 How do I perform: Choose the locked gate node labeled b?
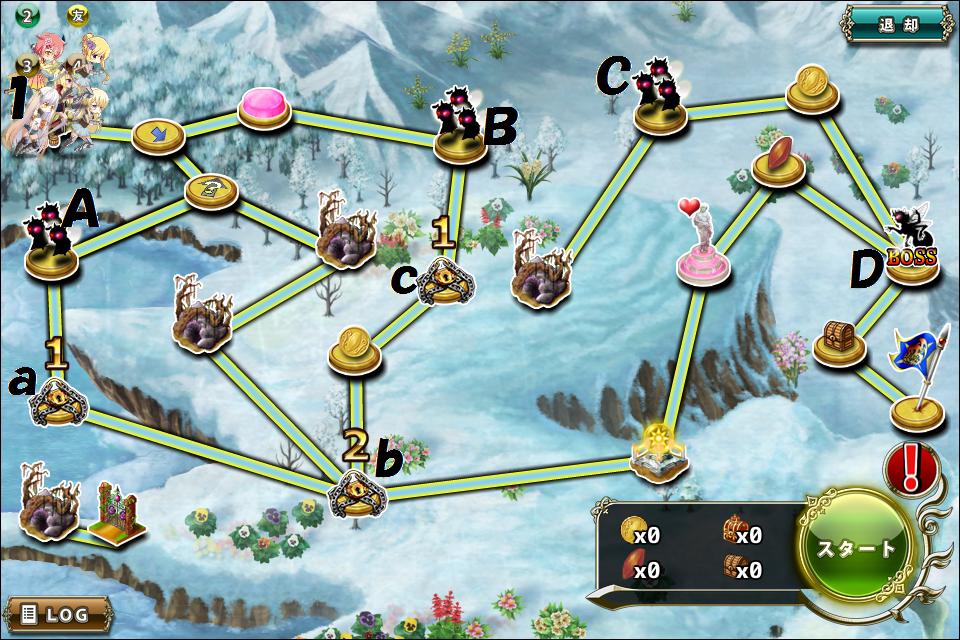coord(357,490)
